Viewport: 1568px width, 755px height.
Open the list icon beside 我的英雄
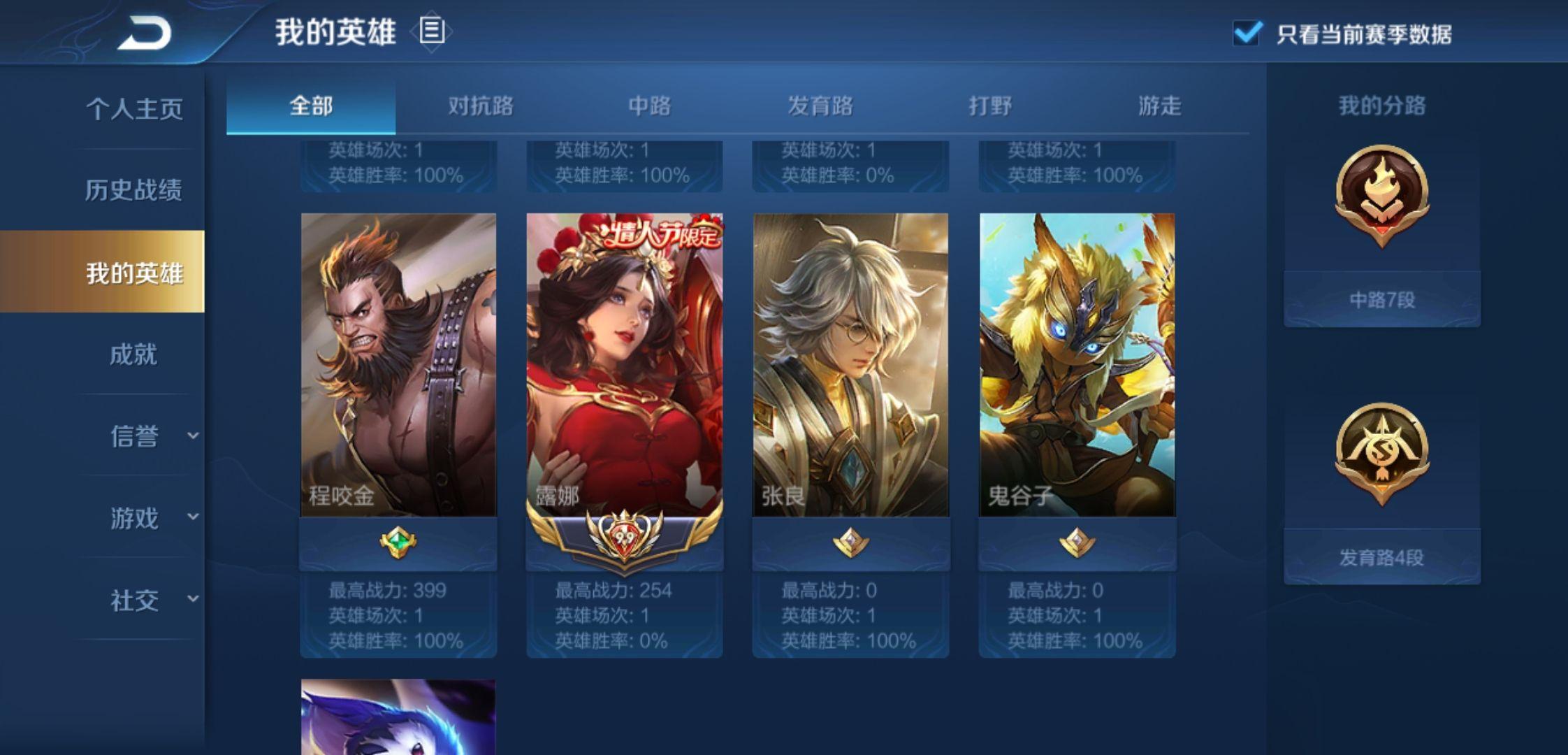(x=431, y=31)
